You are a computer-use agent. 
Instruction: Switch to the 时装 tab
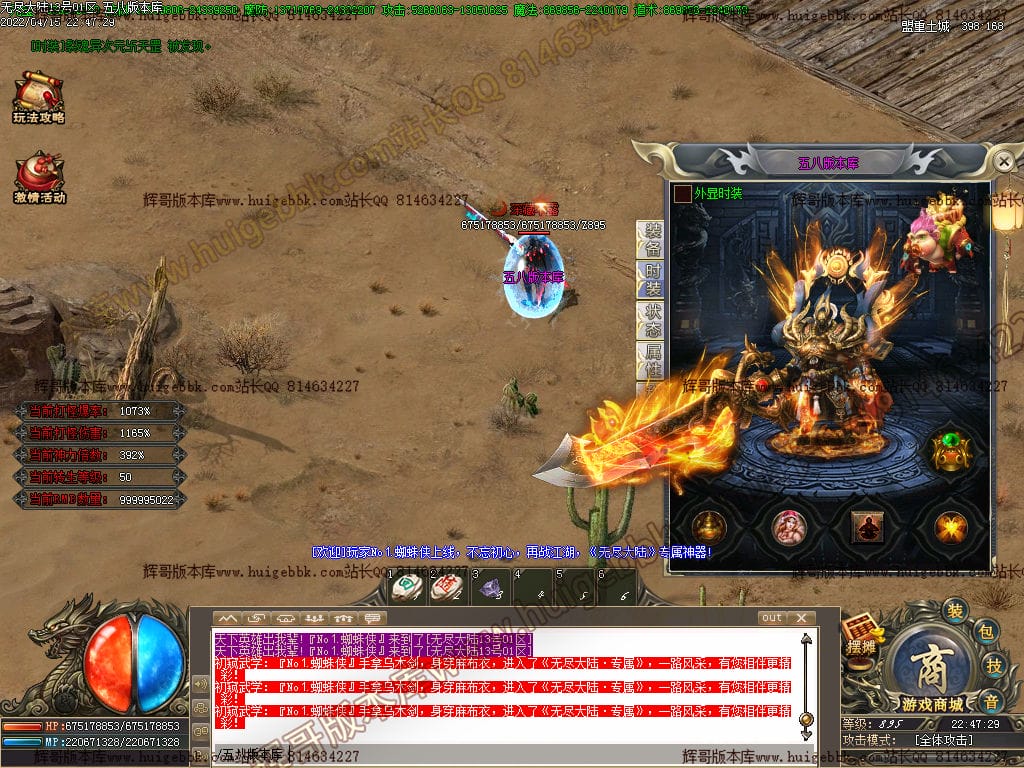click(652, 281)
